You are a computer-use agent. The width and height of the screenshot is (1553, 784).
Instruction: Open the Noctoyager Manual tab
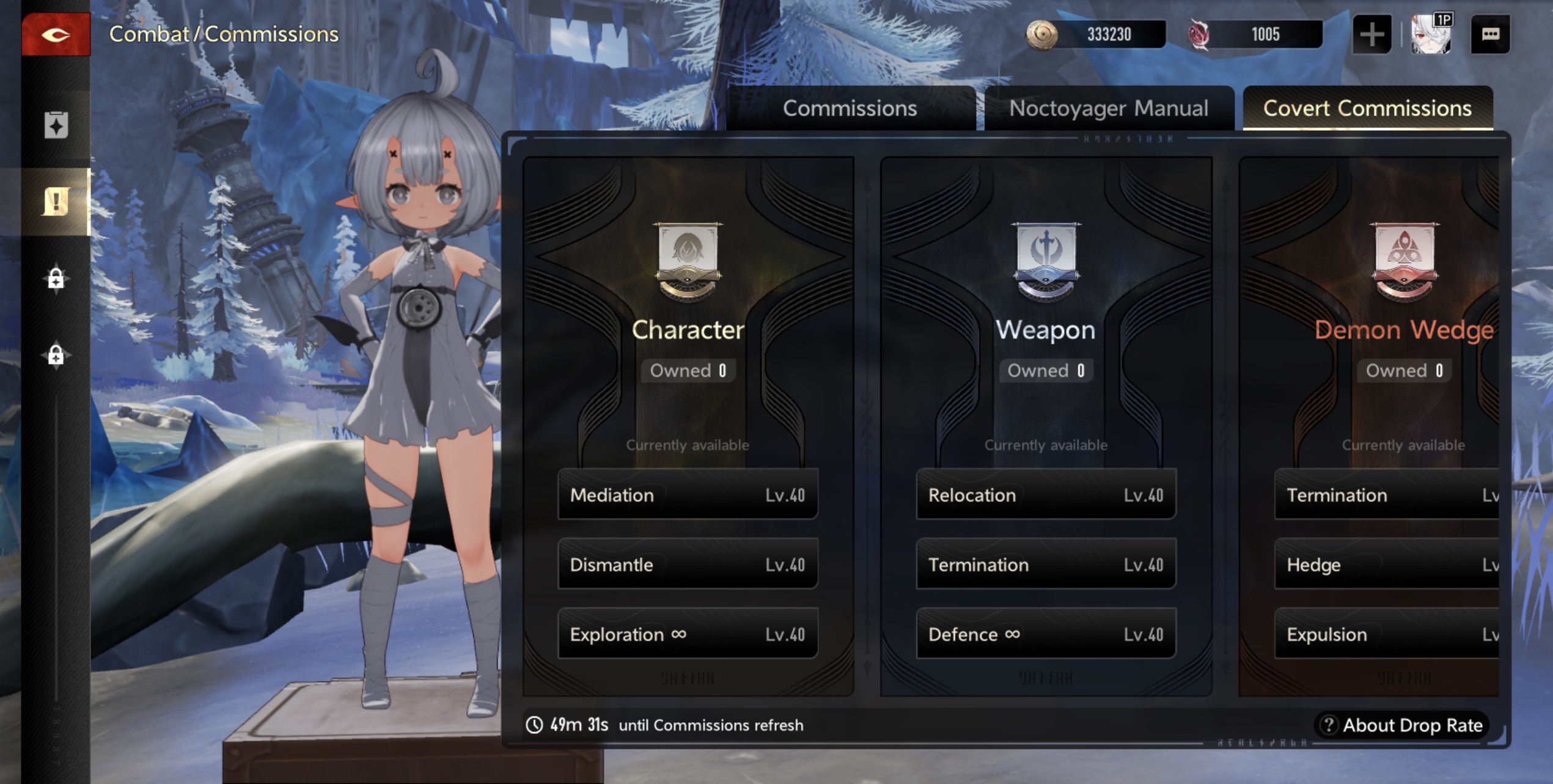(x=1108, y=108)
